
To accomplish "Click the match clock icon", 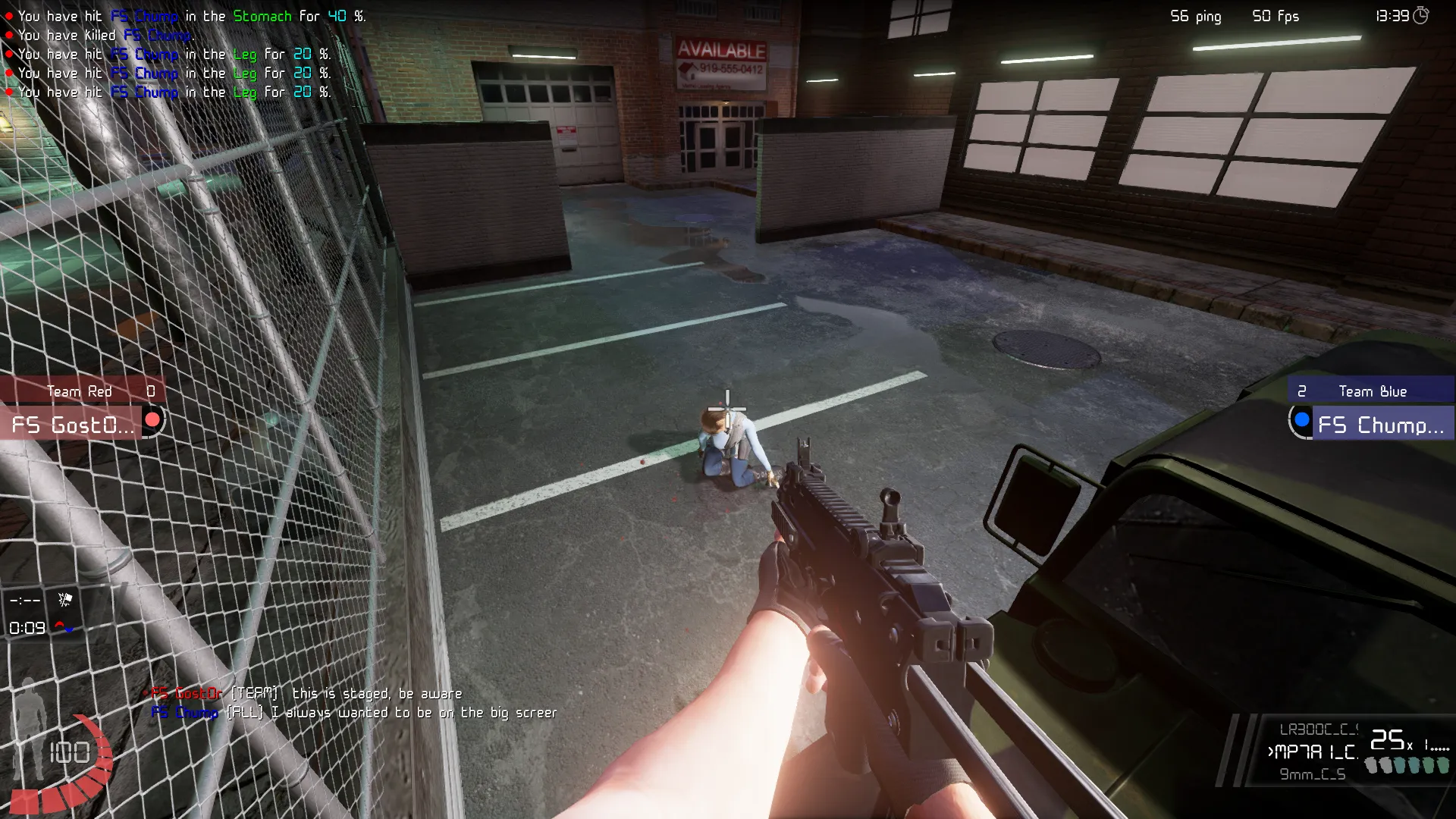I will (1421, 16).
